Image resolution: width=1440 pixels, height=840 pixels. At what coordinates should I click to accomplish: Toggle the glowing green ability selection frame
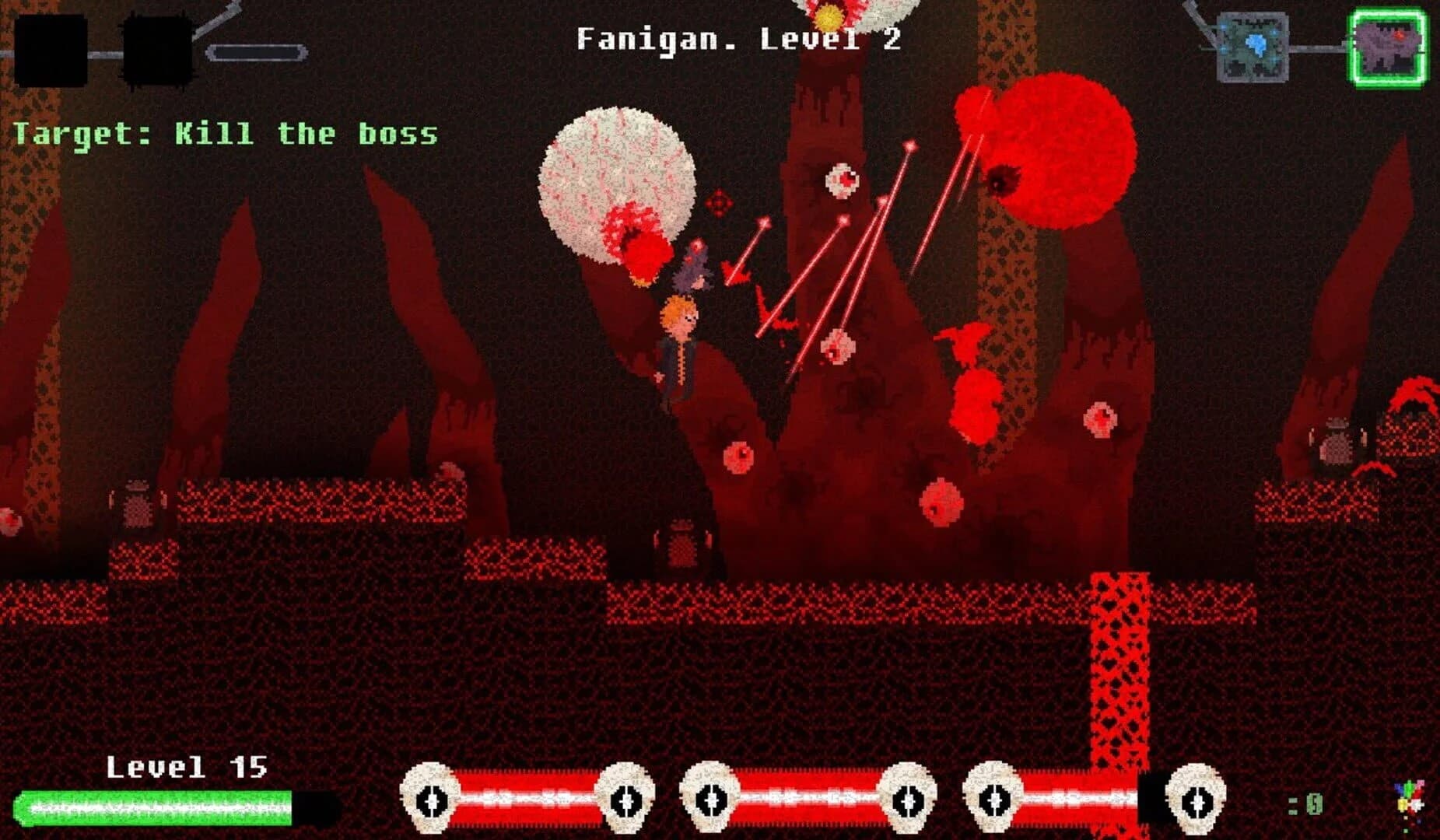pos(1389,44)
